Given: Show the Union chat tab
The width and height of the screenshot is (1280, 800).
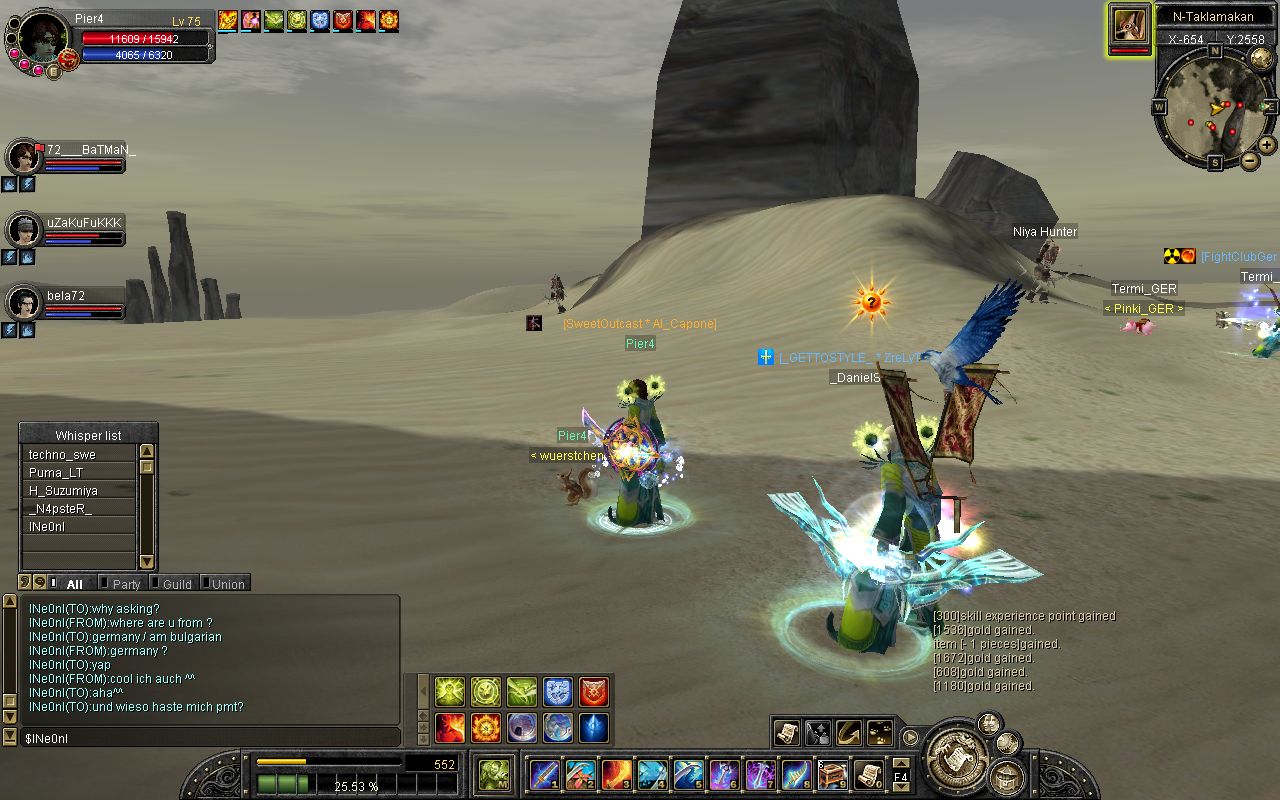Looking at the screenshot, I should tap(227, 584).
